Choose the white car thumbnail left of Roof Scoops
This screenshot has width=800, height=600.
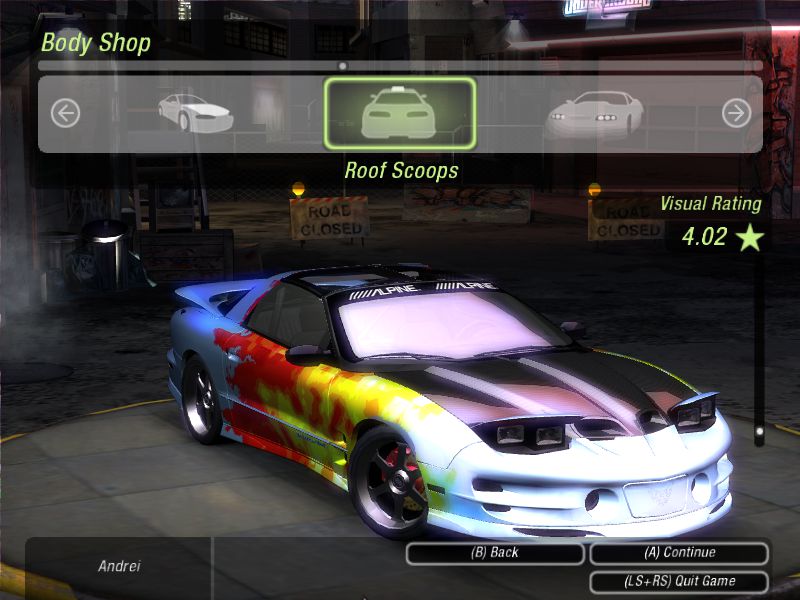[195, 112]
